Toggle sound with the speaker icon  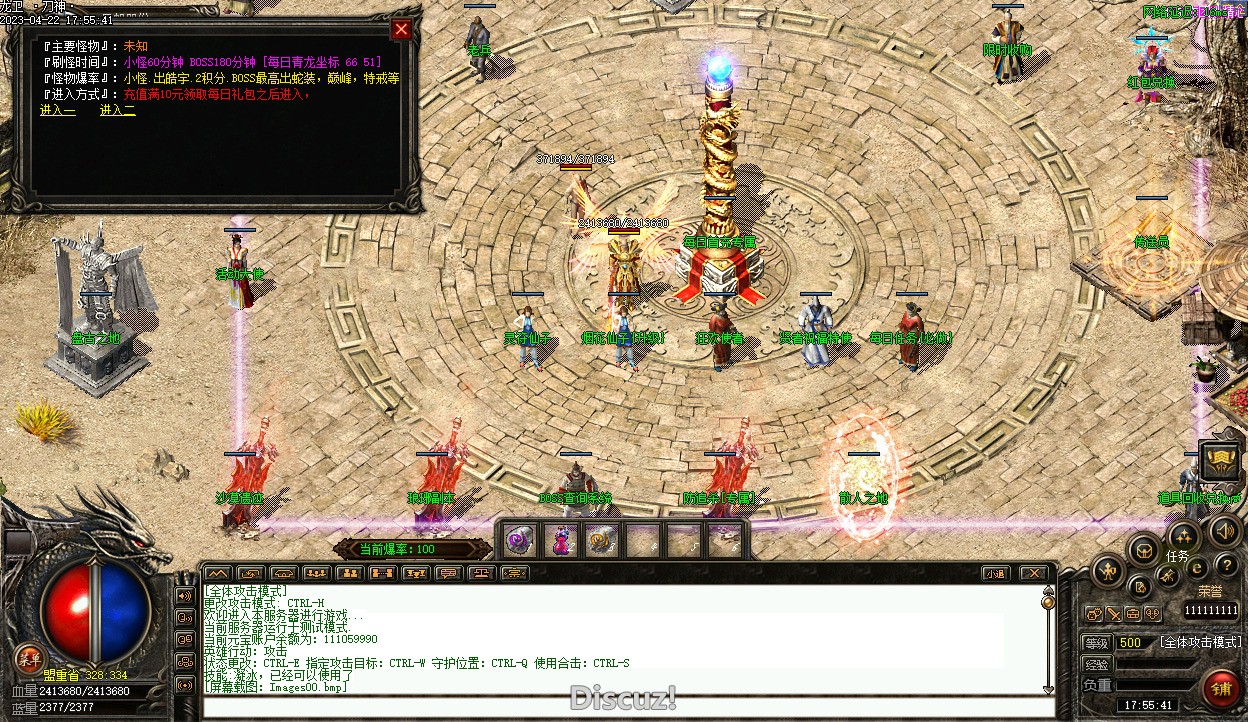(1226, 530)
